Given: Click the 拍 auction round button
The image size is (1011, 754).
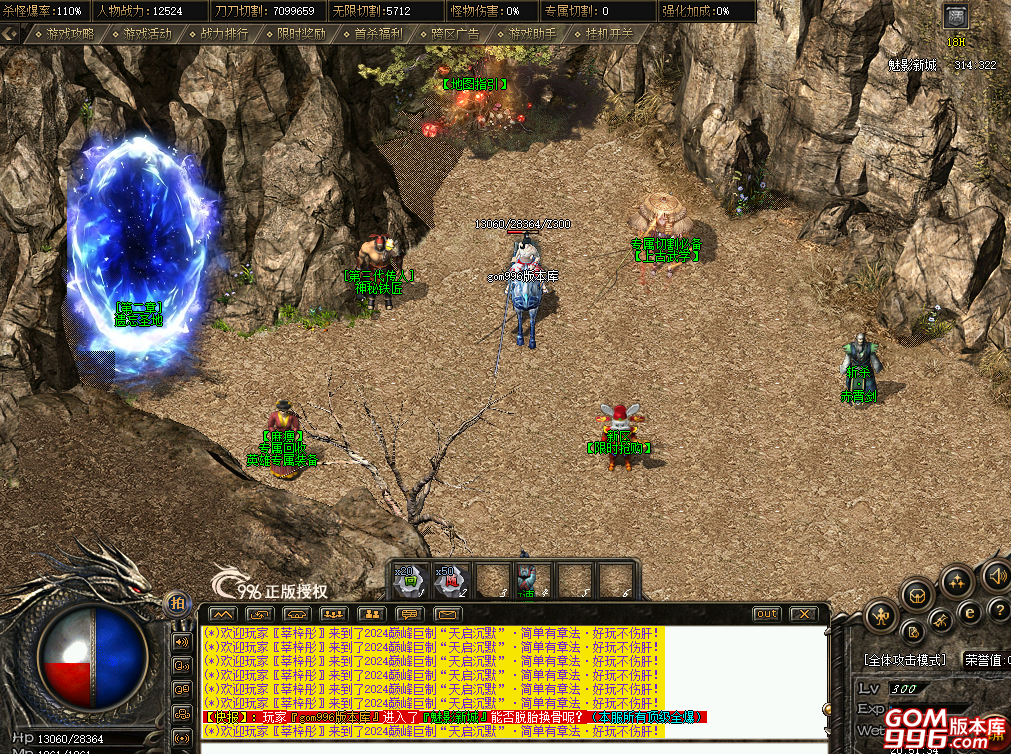Looking at the screenshot, I should pyautogui.click(x=177, y=602).
